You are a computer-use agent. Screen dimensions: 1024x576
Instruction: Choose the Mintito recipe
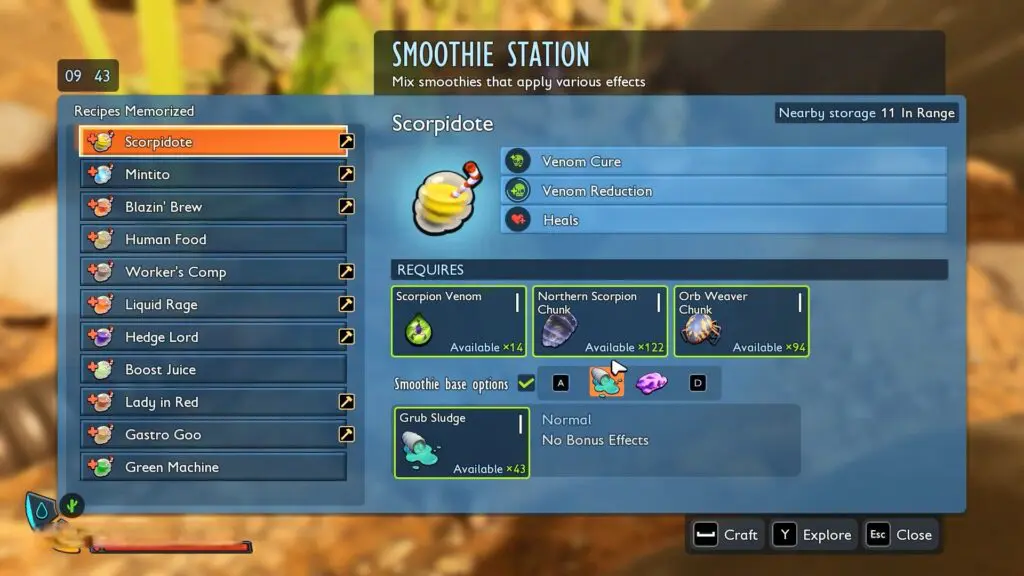[x=213, y=174]
